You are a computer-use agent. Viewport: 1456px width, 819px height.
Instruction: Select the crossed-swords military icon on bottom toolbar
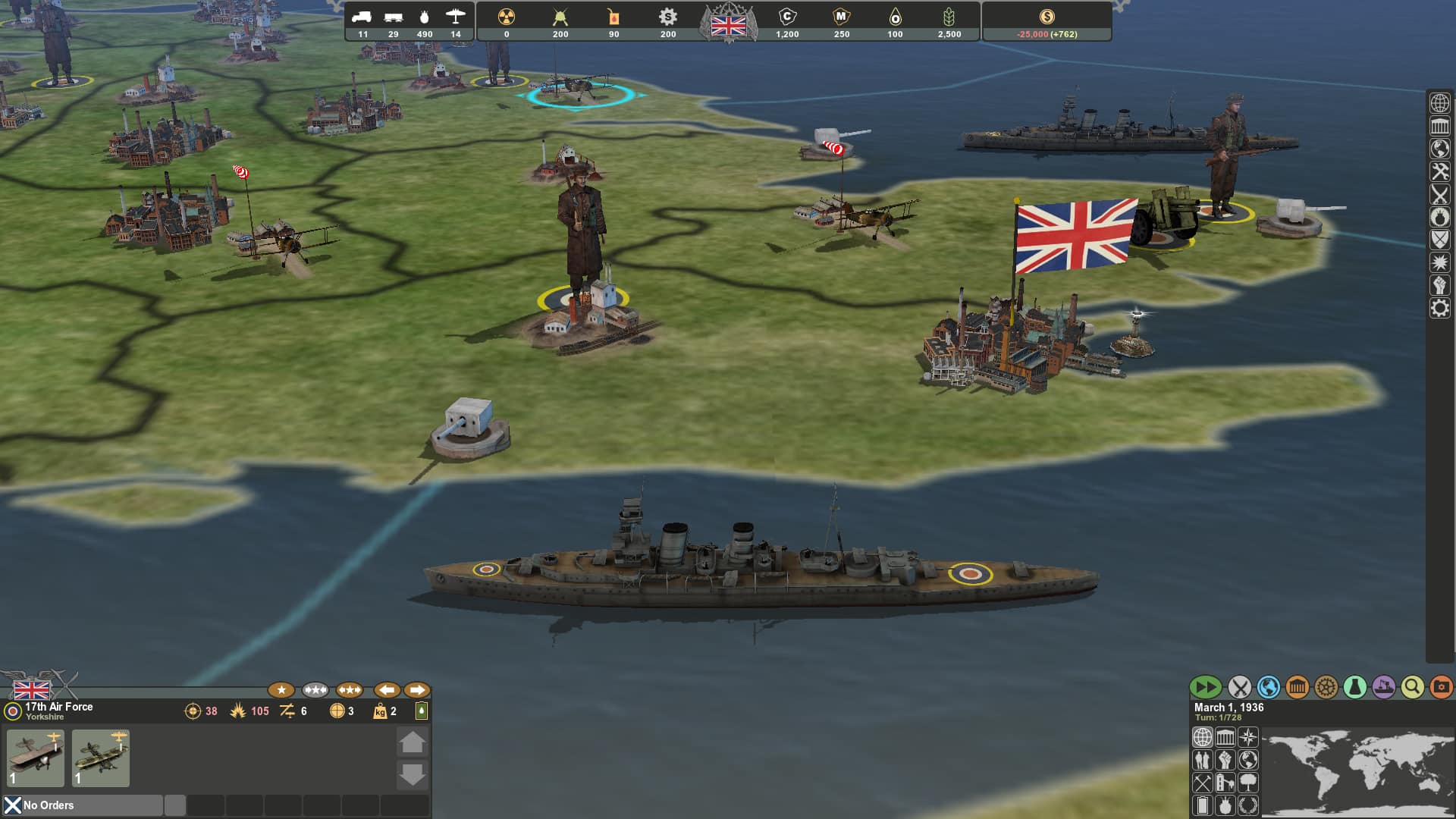tap(1238, 687)
